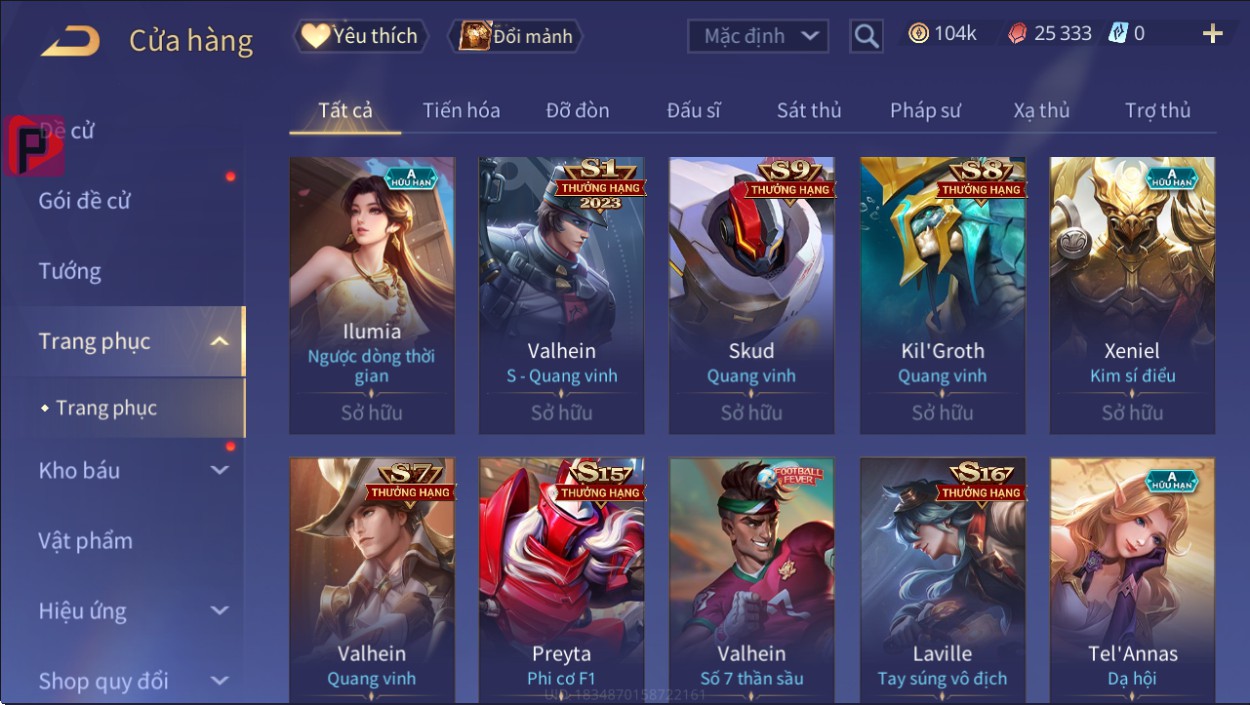Switch to the Đỡ đòn tab

click(x=577, y=111)
